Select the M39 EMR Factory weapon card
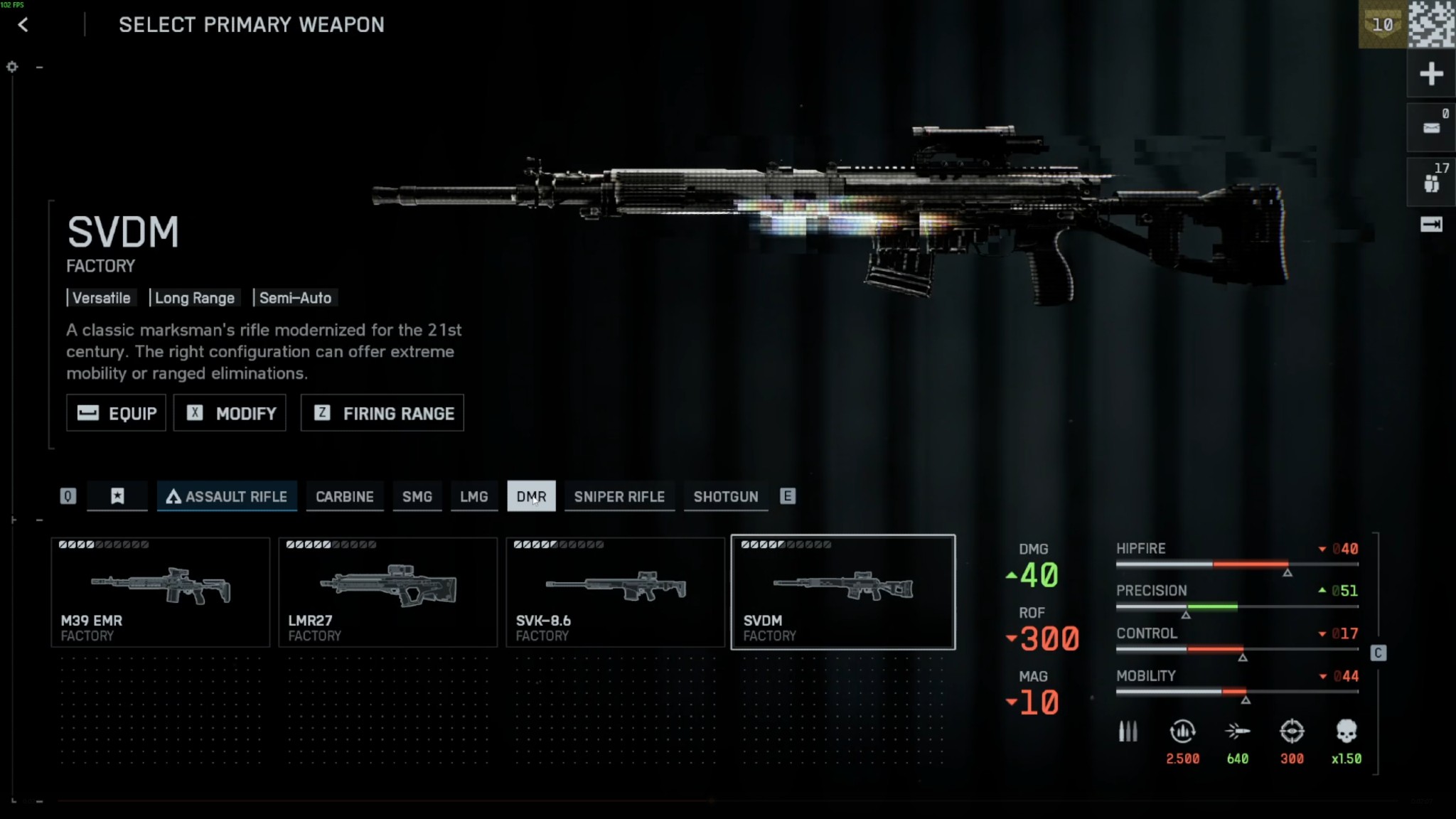The image size is (1456, 819). pos(160,591)
